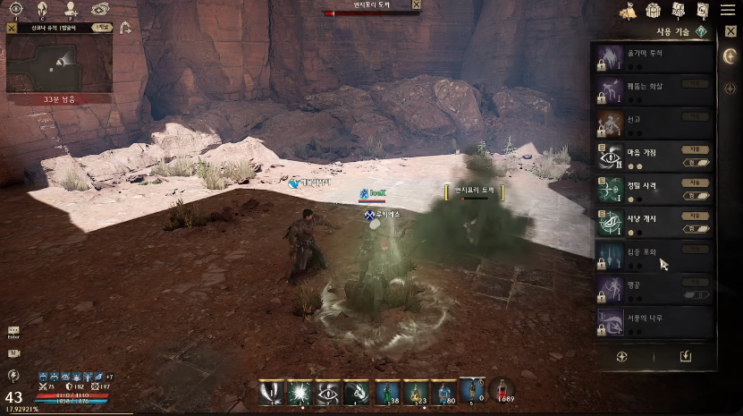743x416 pixels.
Task: Close the skills panel with the X button
Action: coord(731,31)
